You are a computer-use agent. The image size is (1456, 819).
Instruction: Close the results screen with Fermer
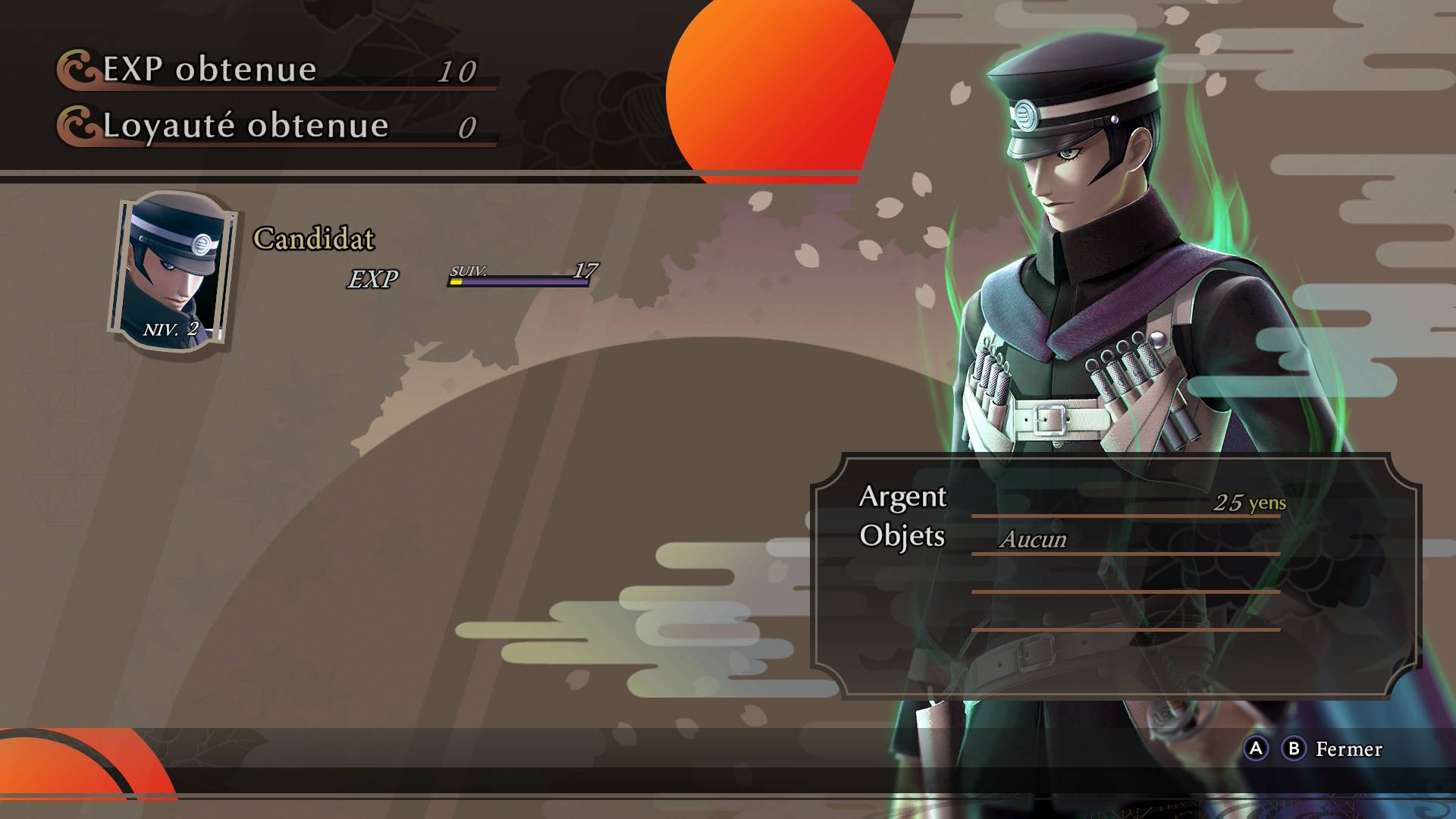pos(1348,749)
